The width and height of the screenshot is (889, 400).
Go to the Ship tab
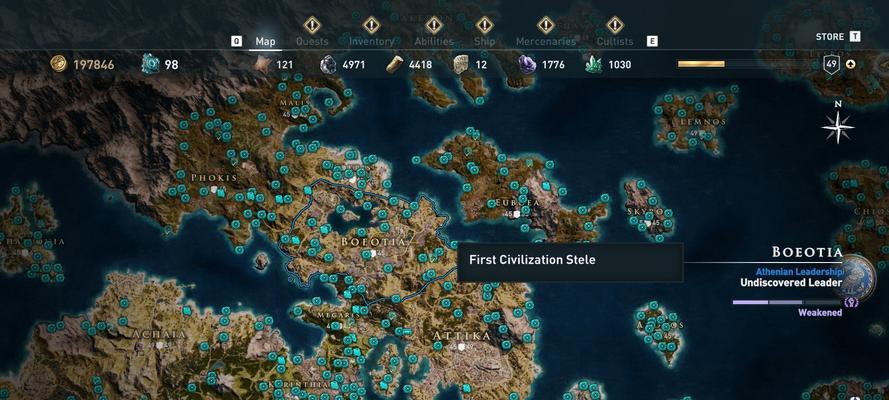click(x=484, y=41)
